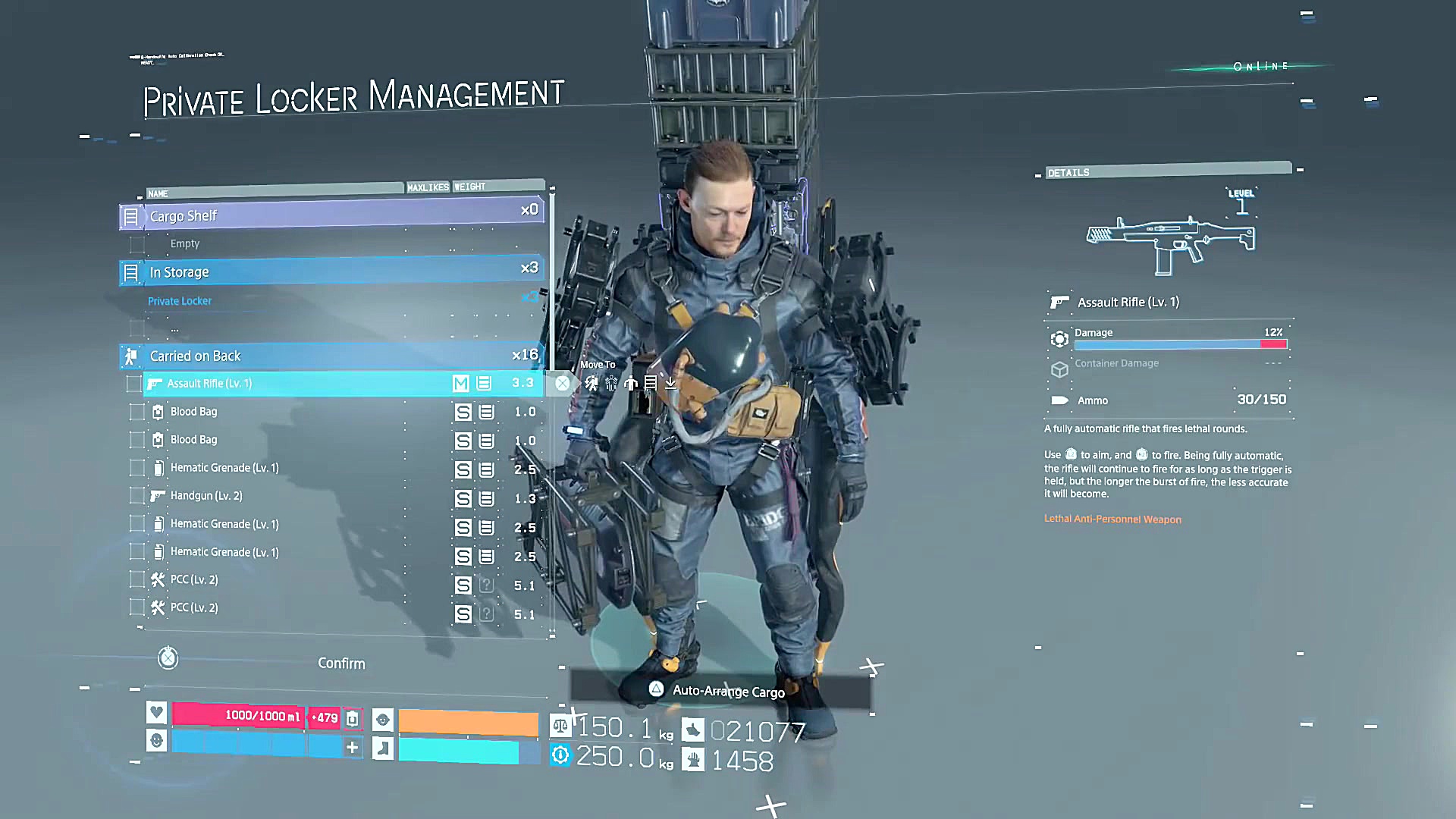
Task: Choose the download-arrow Move To icon
Action: (670, 384)
